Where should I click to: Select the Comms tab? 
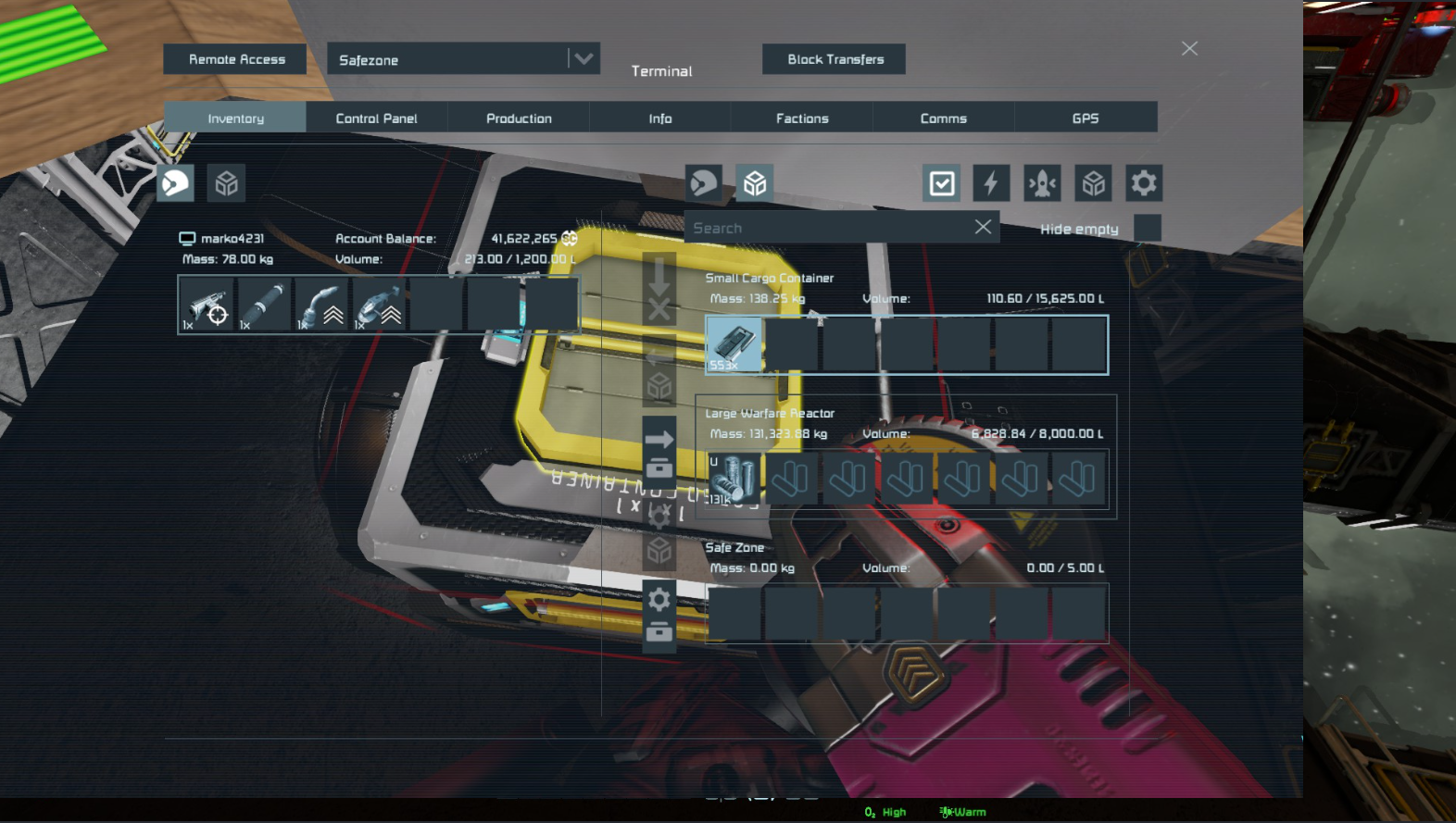(943, 118)
